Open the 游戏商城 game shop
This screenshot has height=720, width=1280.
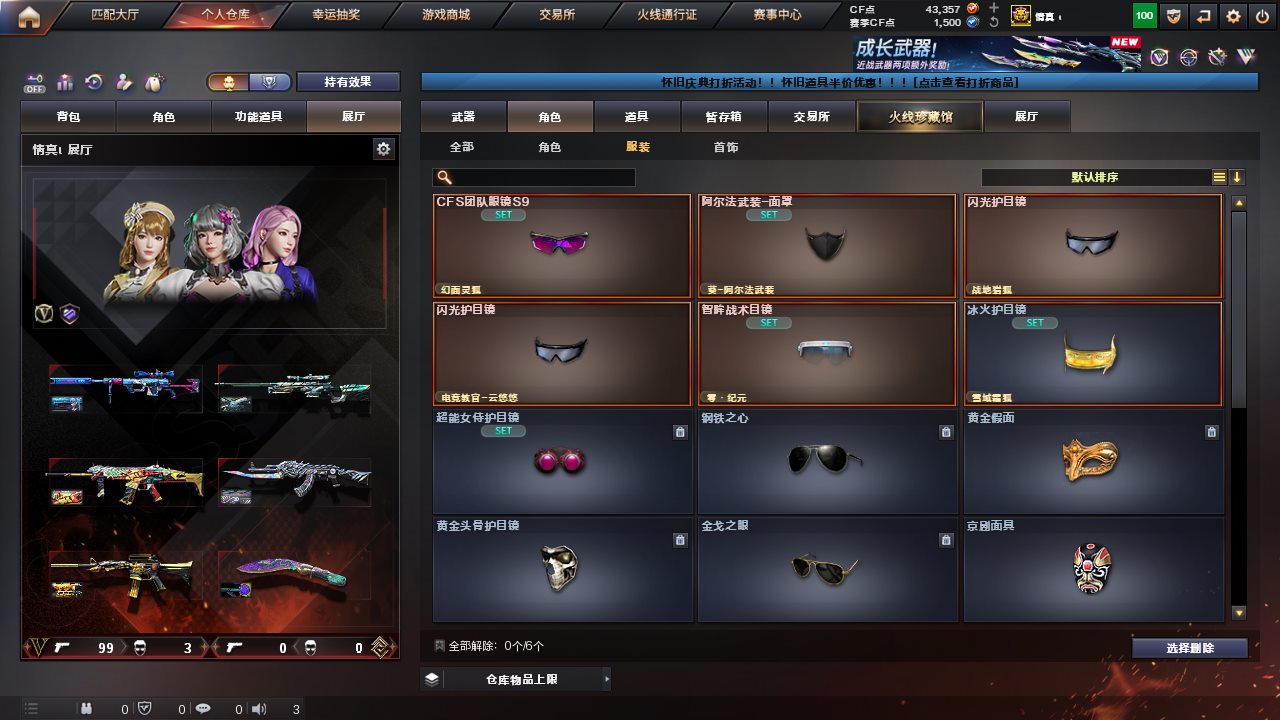coord(446,15)
